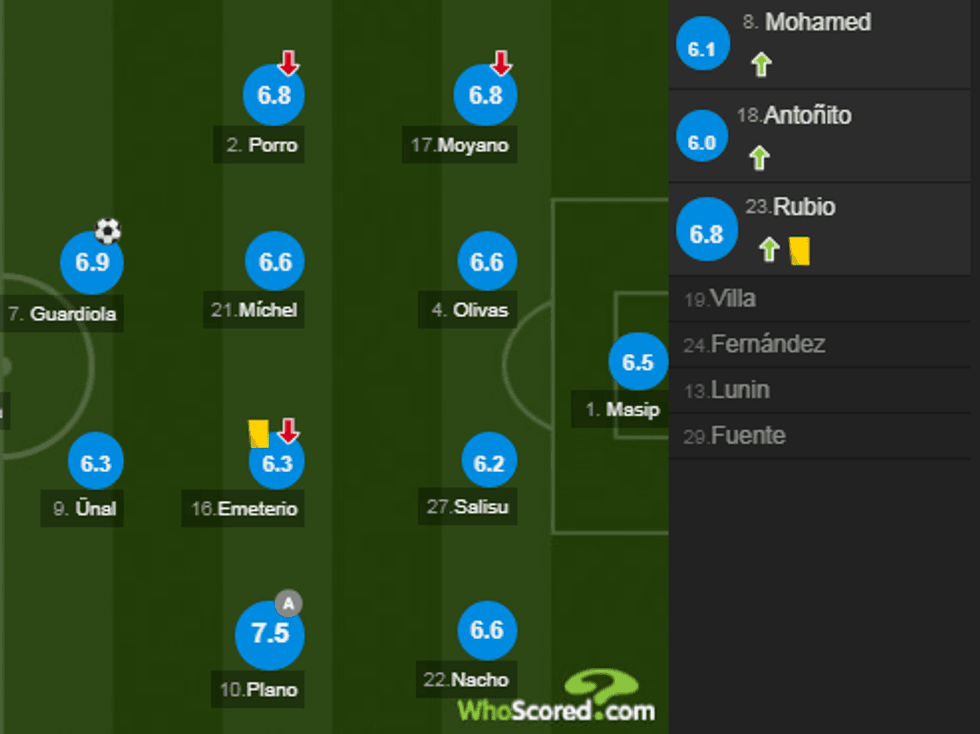The image size is (980, 734).
Task: Choose Míchel's 6.6 rating badge
Action: coord(275,262)
